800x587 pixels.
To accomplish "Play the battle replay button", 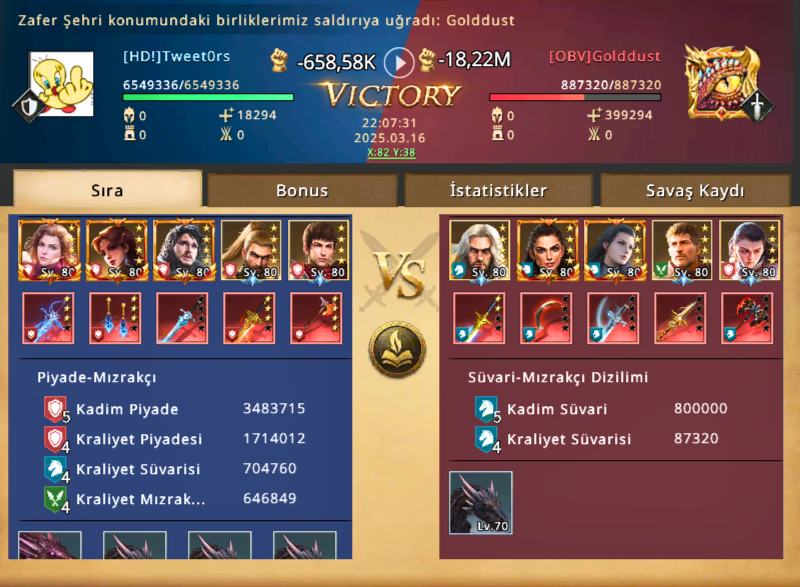I will (399, 63).
